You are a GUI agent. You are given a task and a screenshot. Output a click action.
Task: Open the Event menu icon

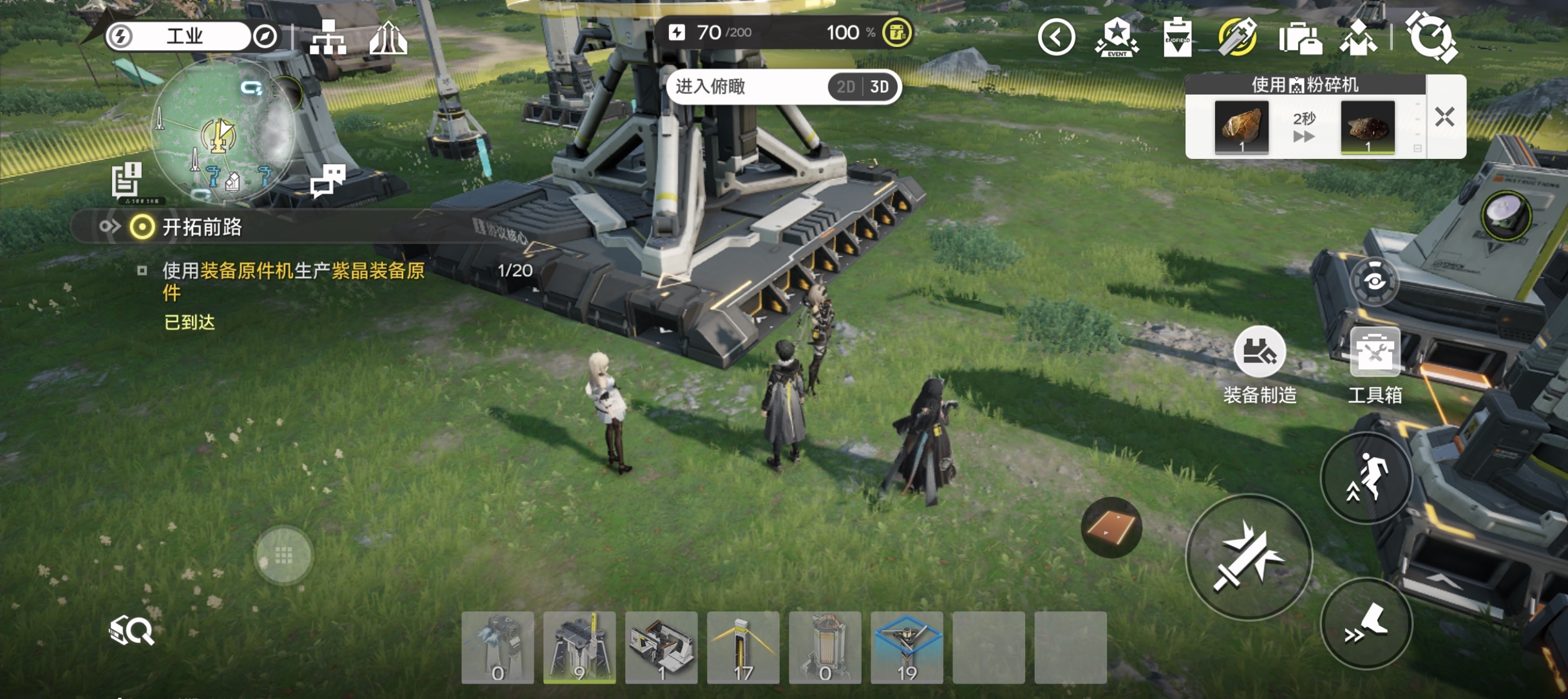[1117, 37]
